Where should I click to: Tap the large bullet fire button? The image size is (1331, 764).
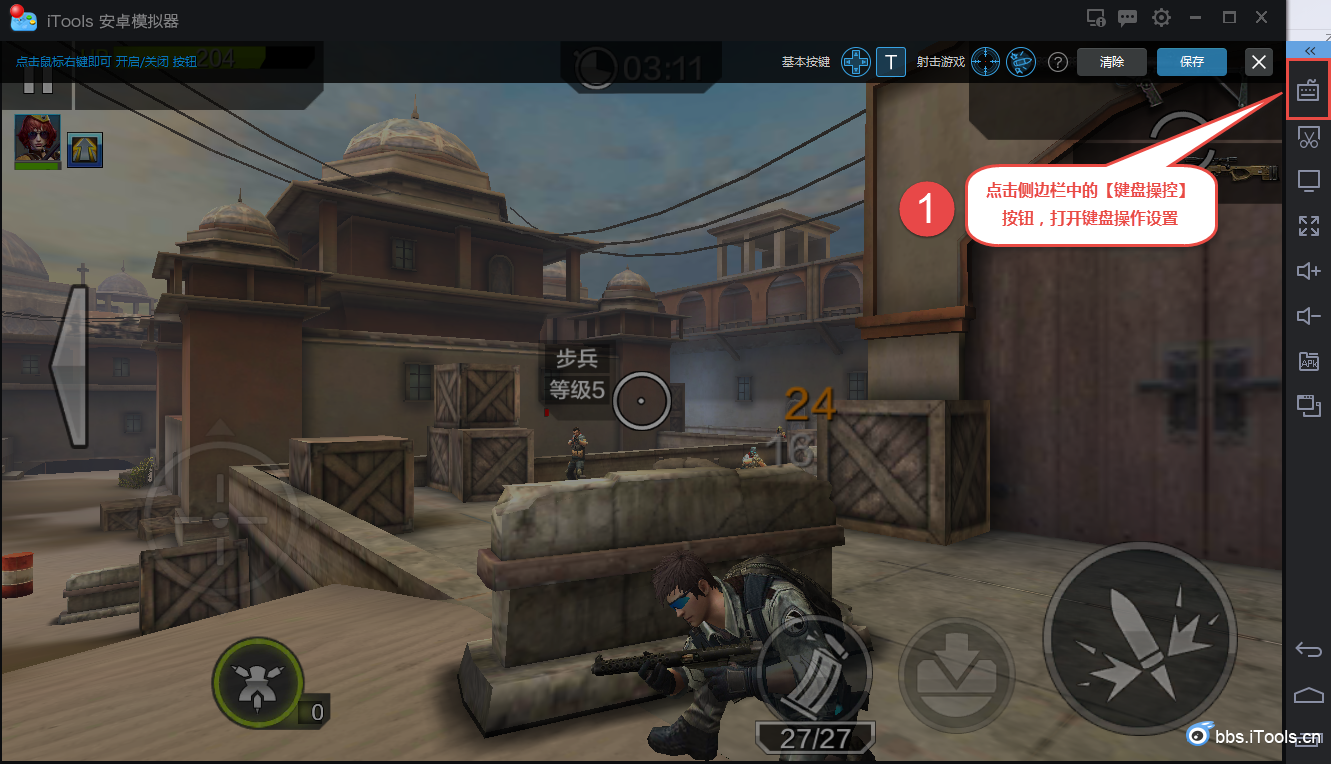[1139, 639]
